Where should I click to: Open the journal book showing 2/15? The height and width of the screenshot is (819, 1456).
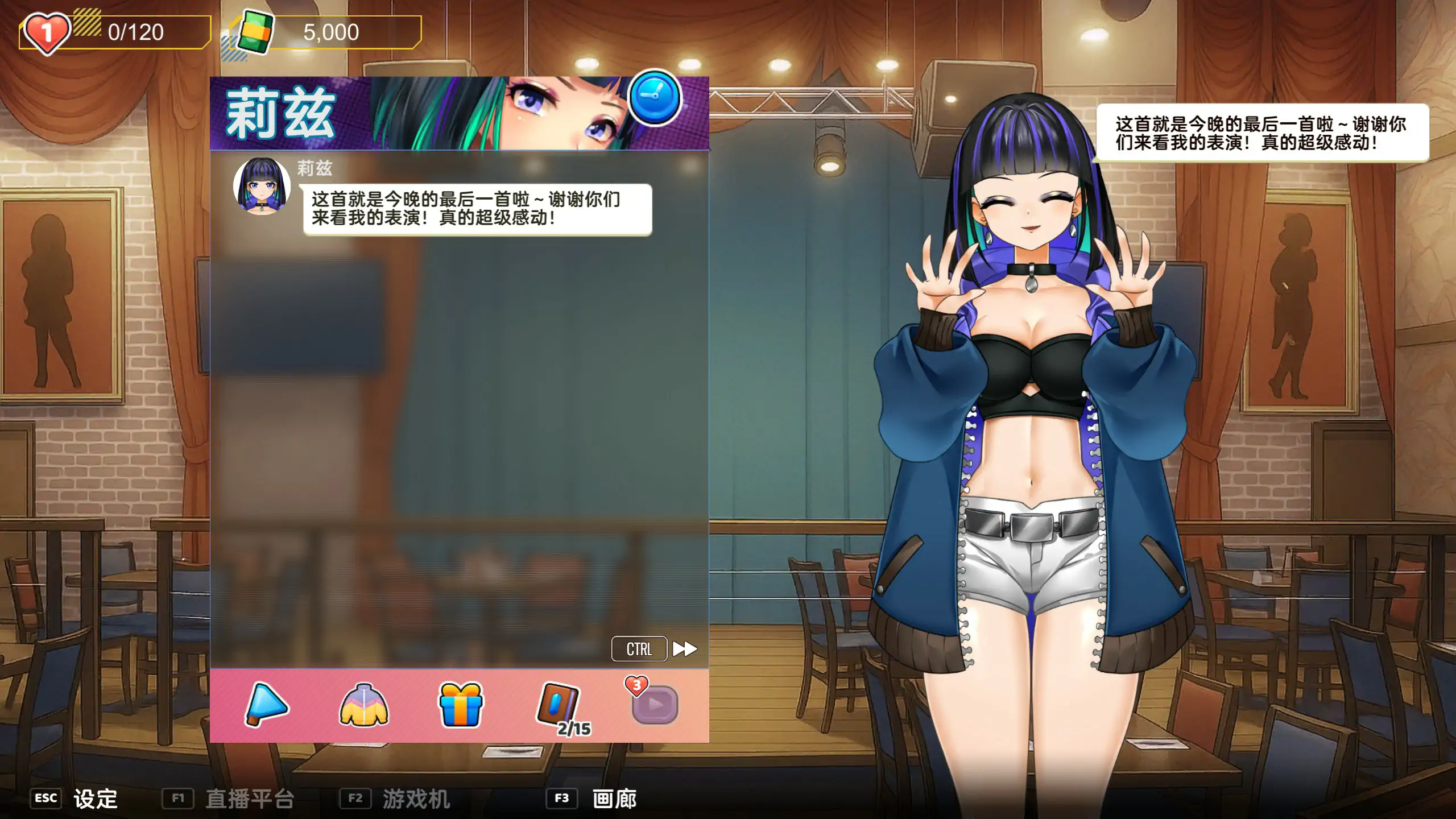(x=557, y=702)
